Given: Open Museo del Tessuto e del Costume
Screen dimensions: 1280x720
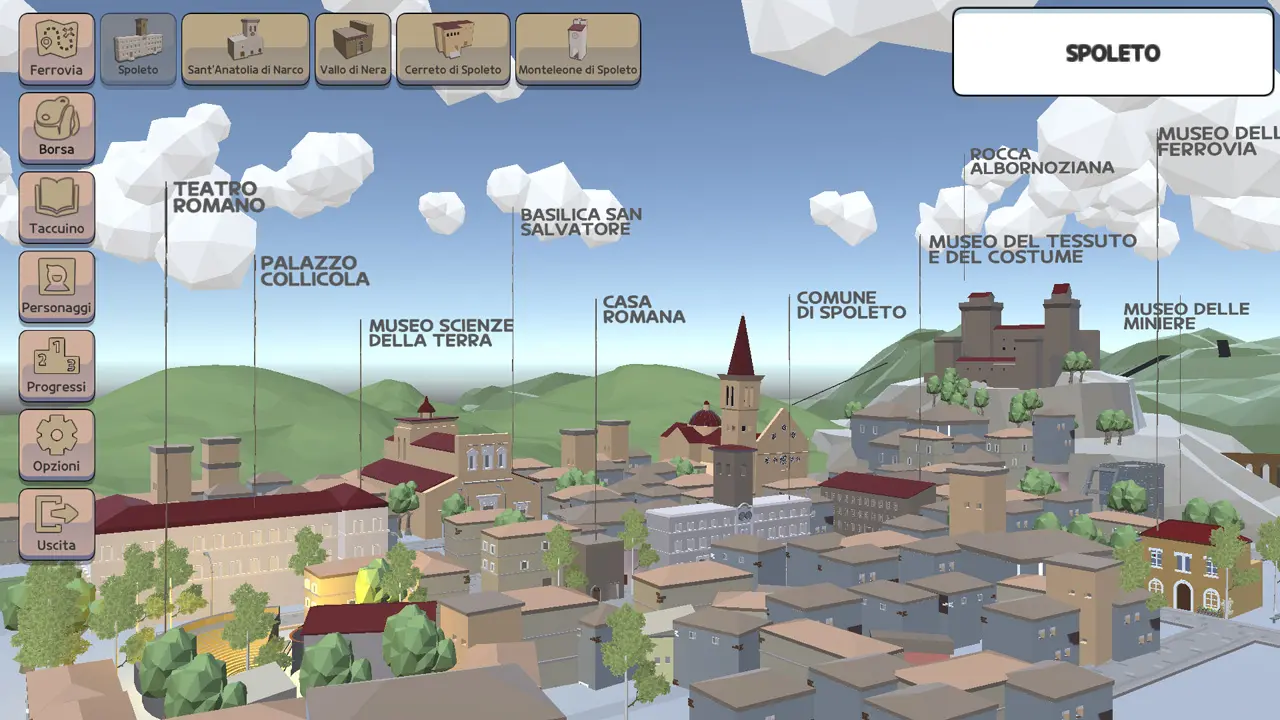Looking at the screenshot, I should (x=1032, y=249).
